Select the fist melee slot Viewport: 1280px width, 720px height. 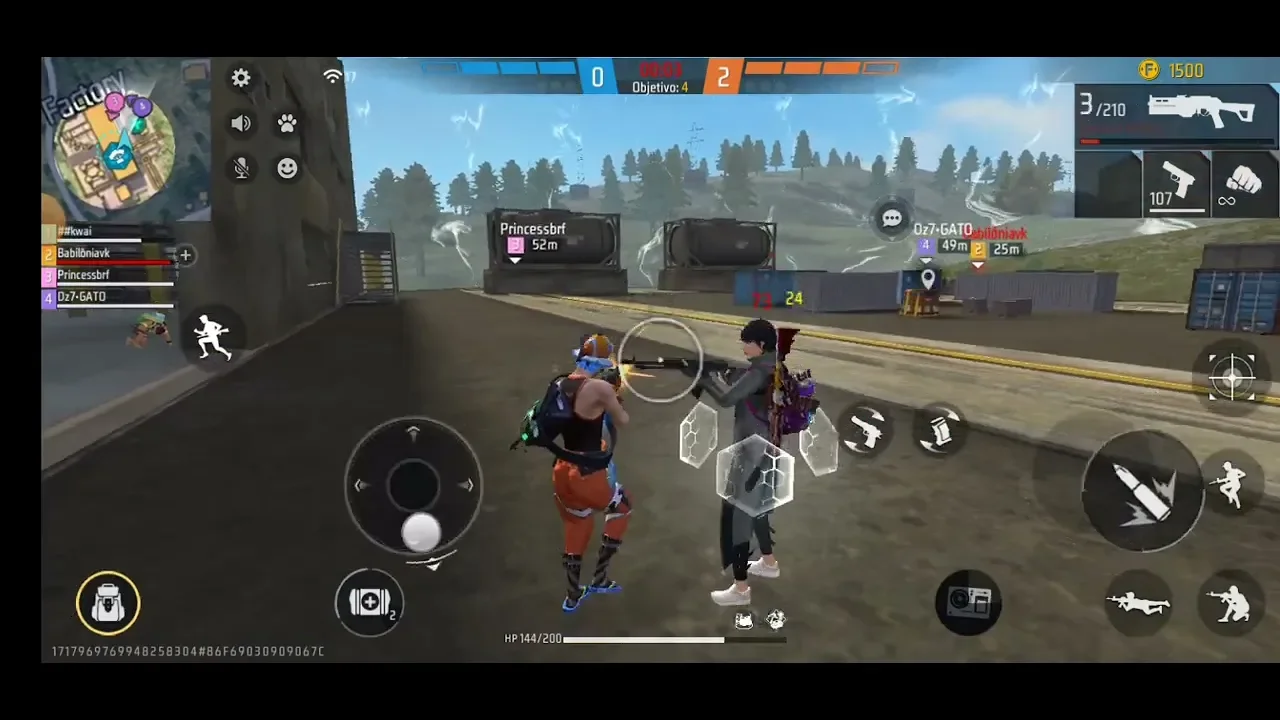click(1244, 184)
